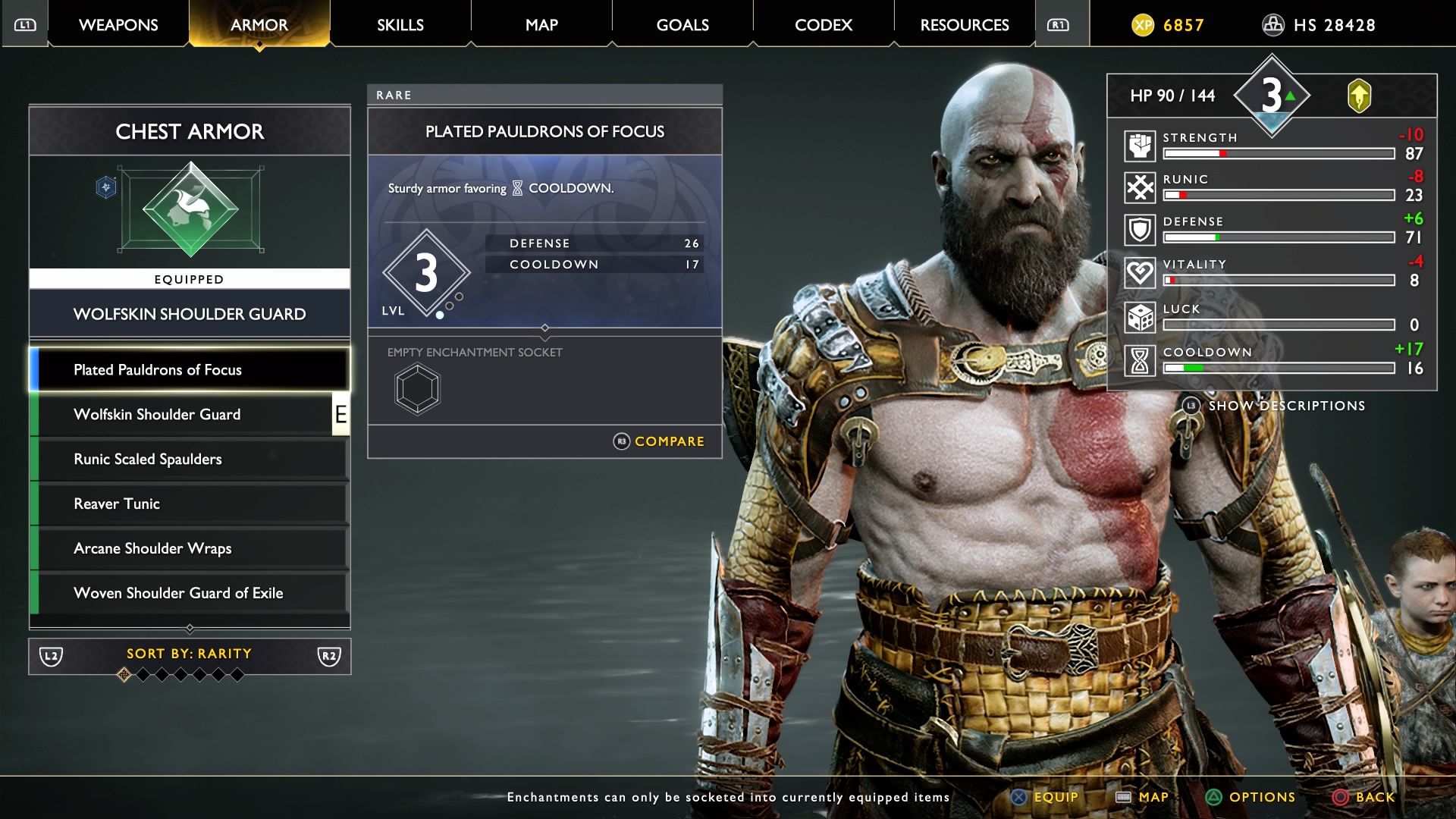Select Runic Scaled Spaulders armor

tap(190, 460)
